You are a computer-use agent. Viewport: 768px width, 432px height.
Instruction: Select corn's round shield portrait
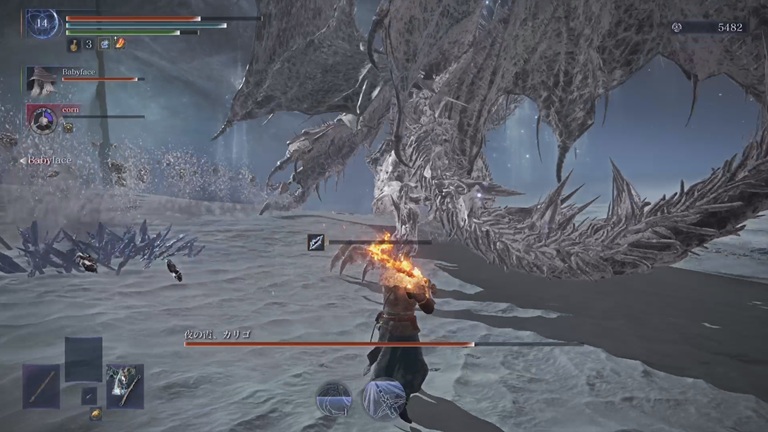tap(41, 119)
